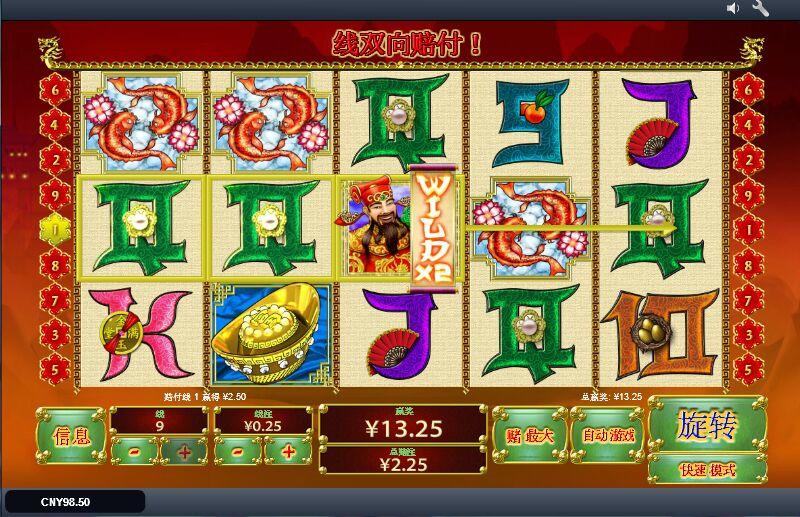The width and height of the screenshot is (800, 517).
Task: Increase the number of lines (线)
Action: coord(184,452)
